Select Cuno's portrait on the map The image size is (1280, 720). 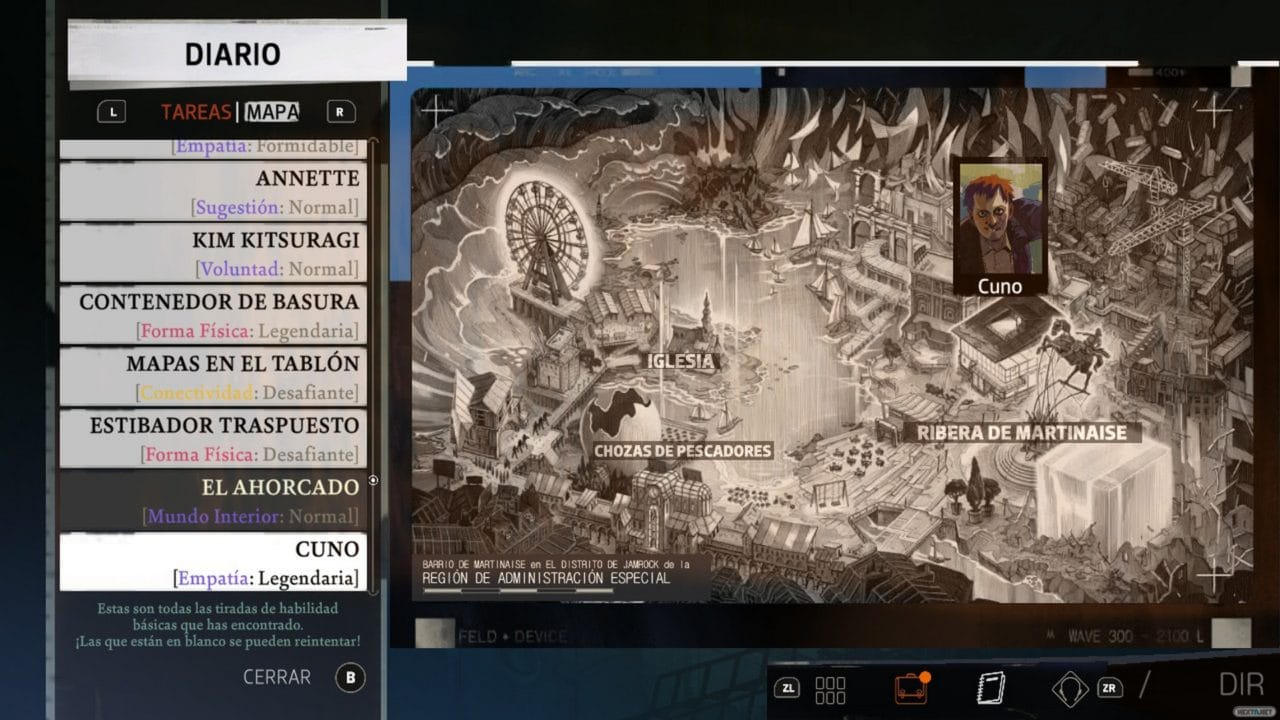pyautogui.click(x=1001, y=215)
